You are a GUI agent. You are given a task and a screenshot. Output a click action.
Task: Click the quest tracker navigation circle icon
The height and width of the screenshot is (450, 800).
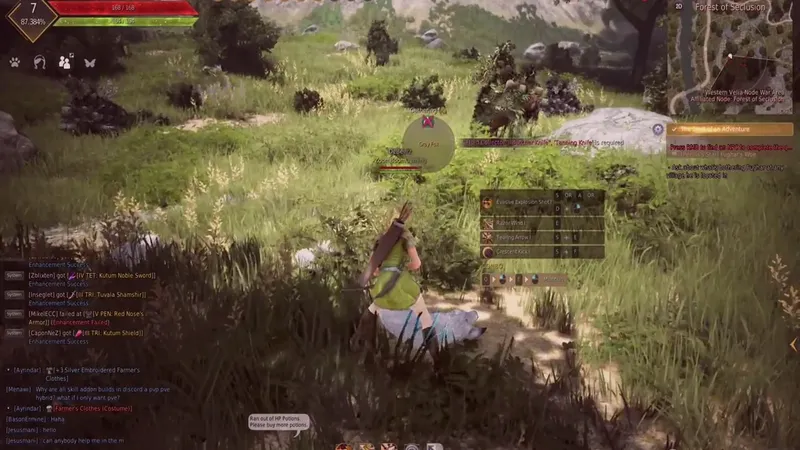tap(657, 129)
